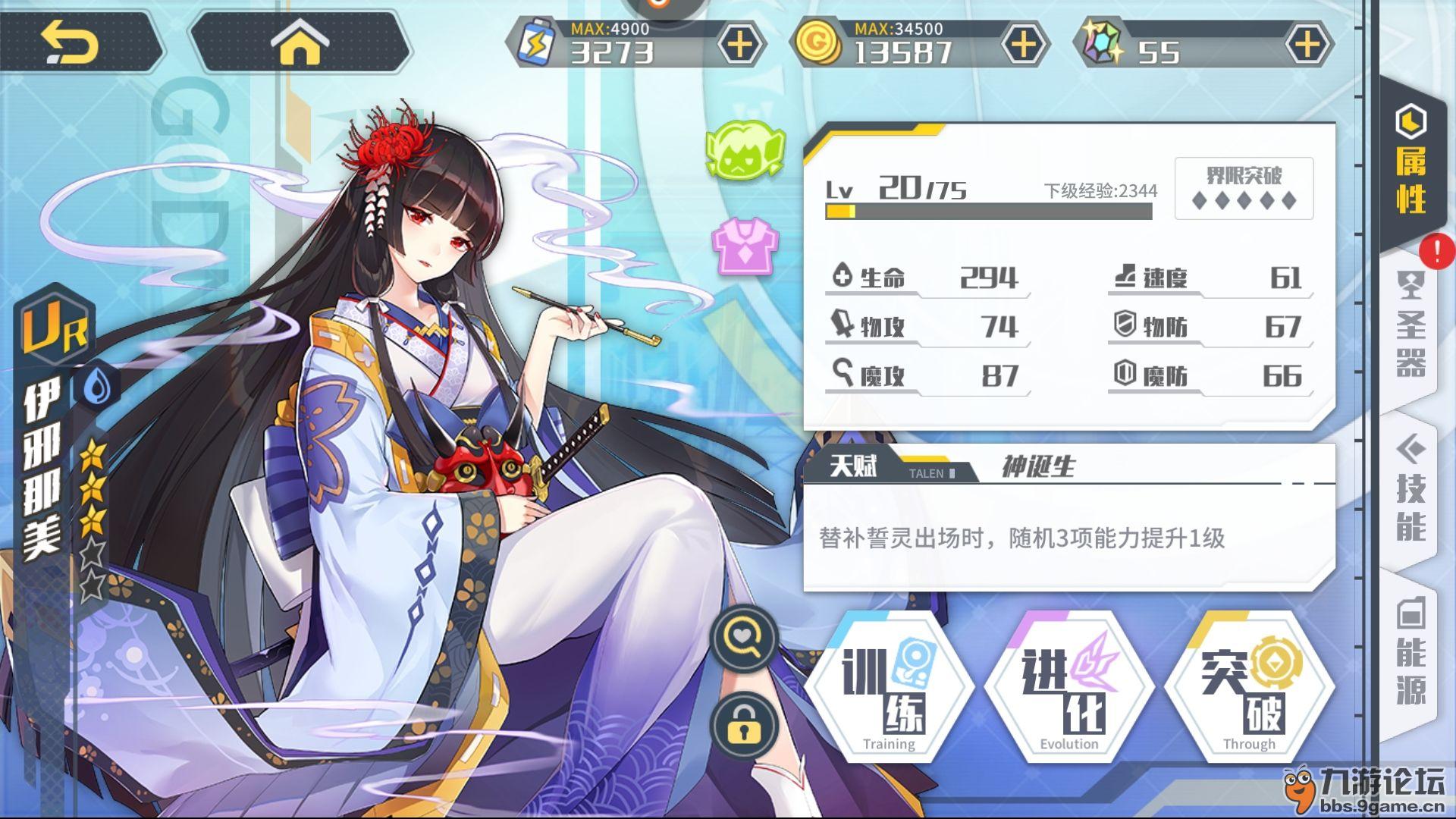
Task: Add gold coins with the plus button
Action: point(1023,44)
